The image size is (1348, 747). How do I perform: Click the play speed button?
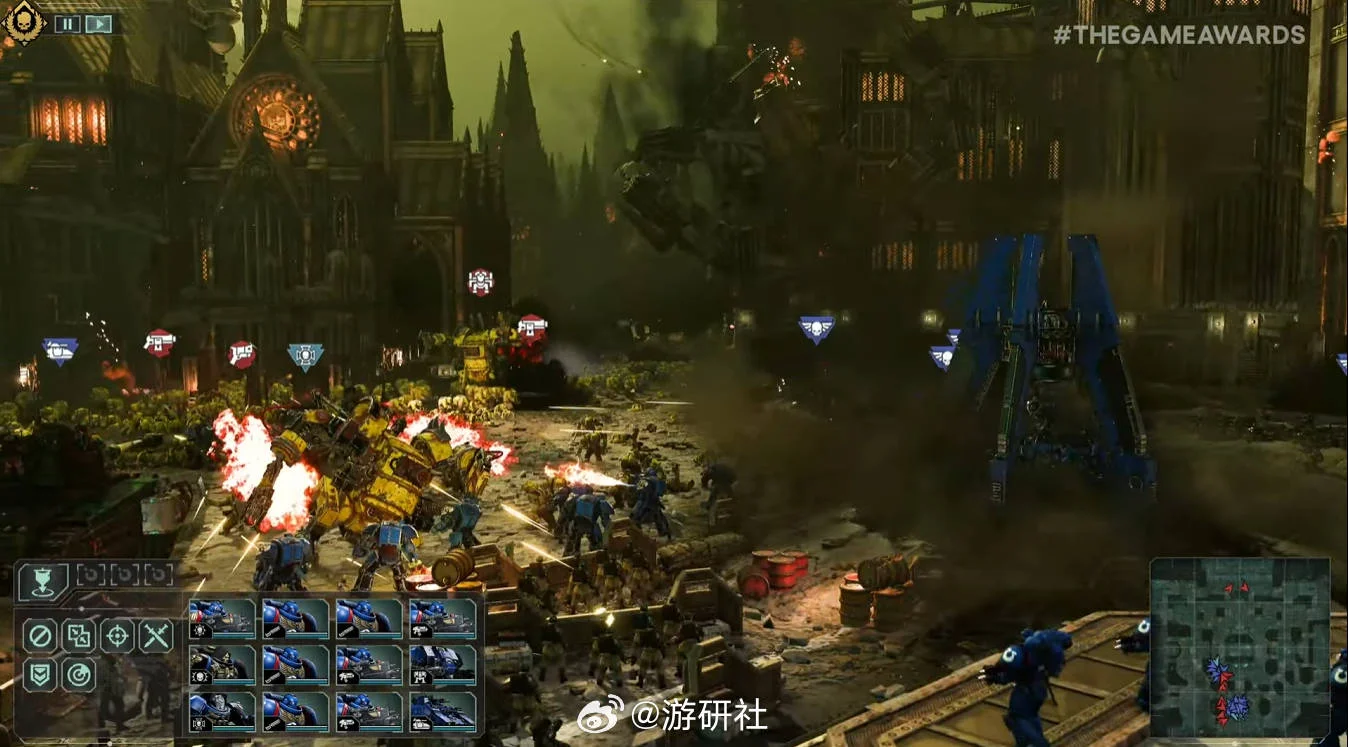[x=98, y=23]
